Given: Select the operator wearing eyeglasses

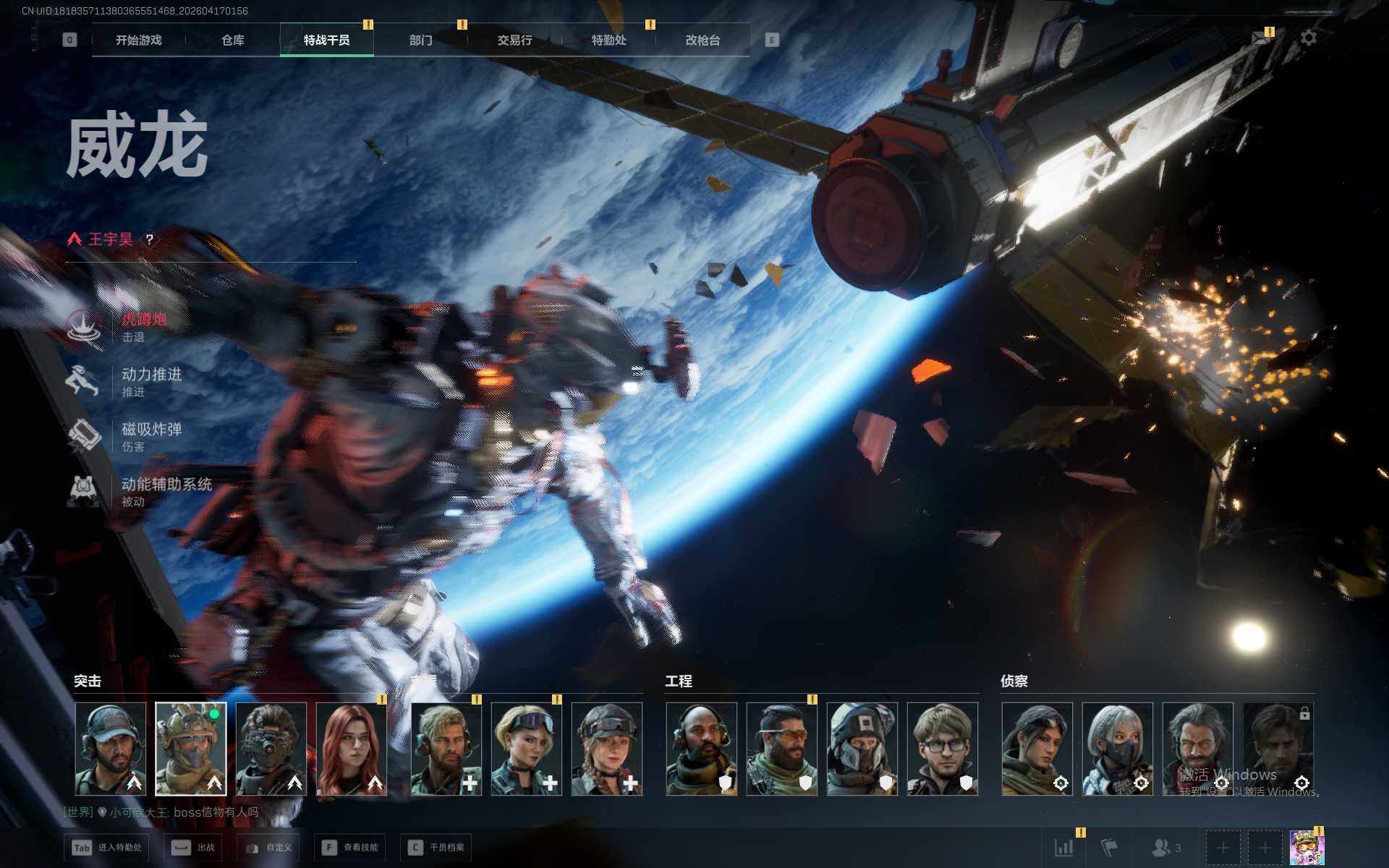Looking at the screenshot, I should pos(942,749).
